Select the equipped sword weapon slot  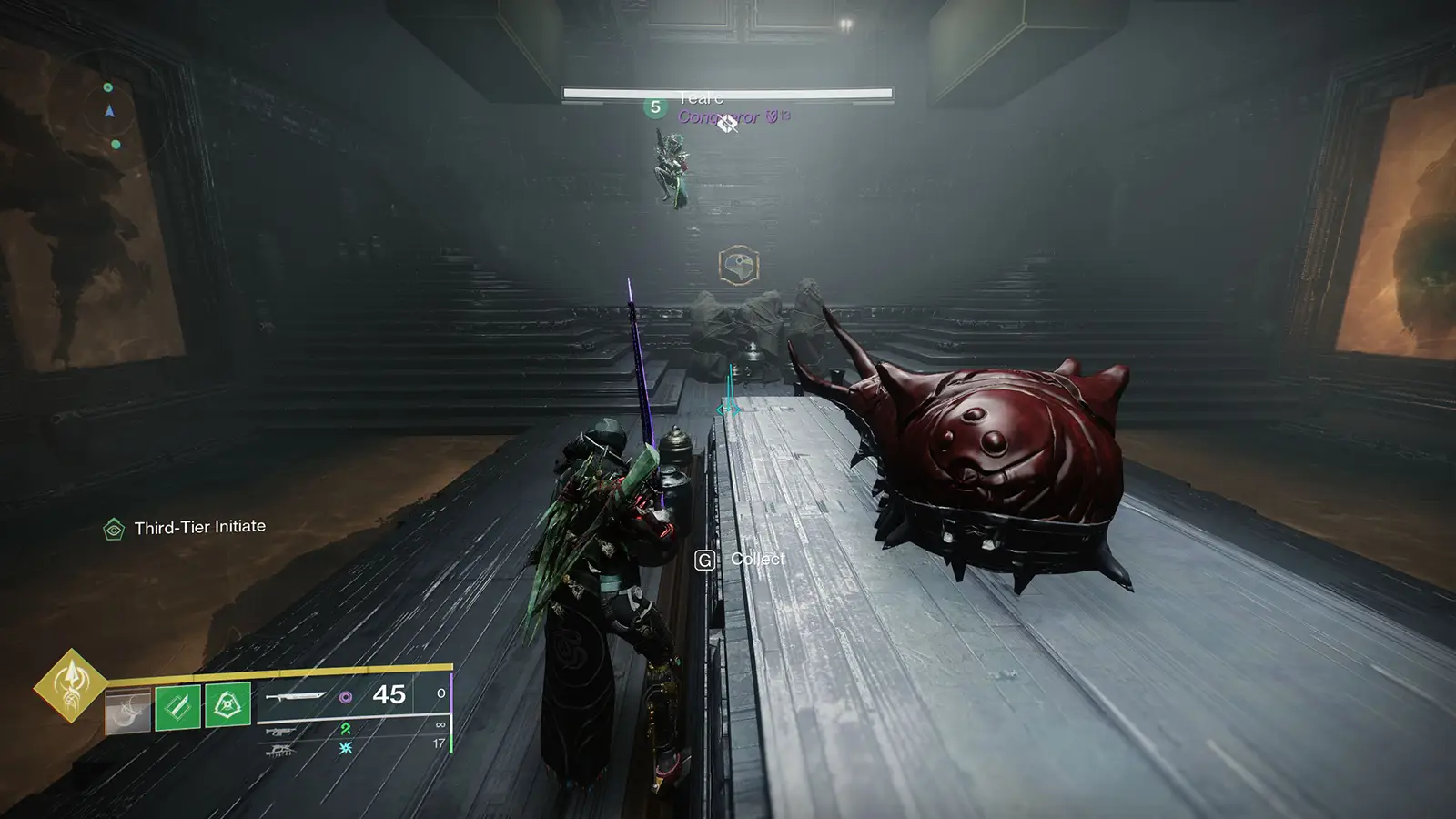click(x=296, y=696)
